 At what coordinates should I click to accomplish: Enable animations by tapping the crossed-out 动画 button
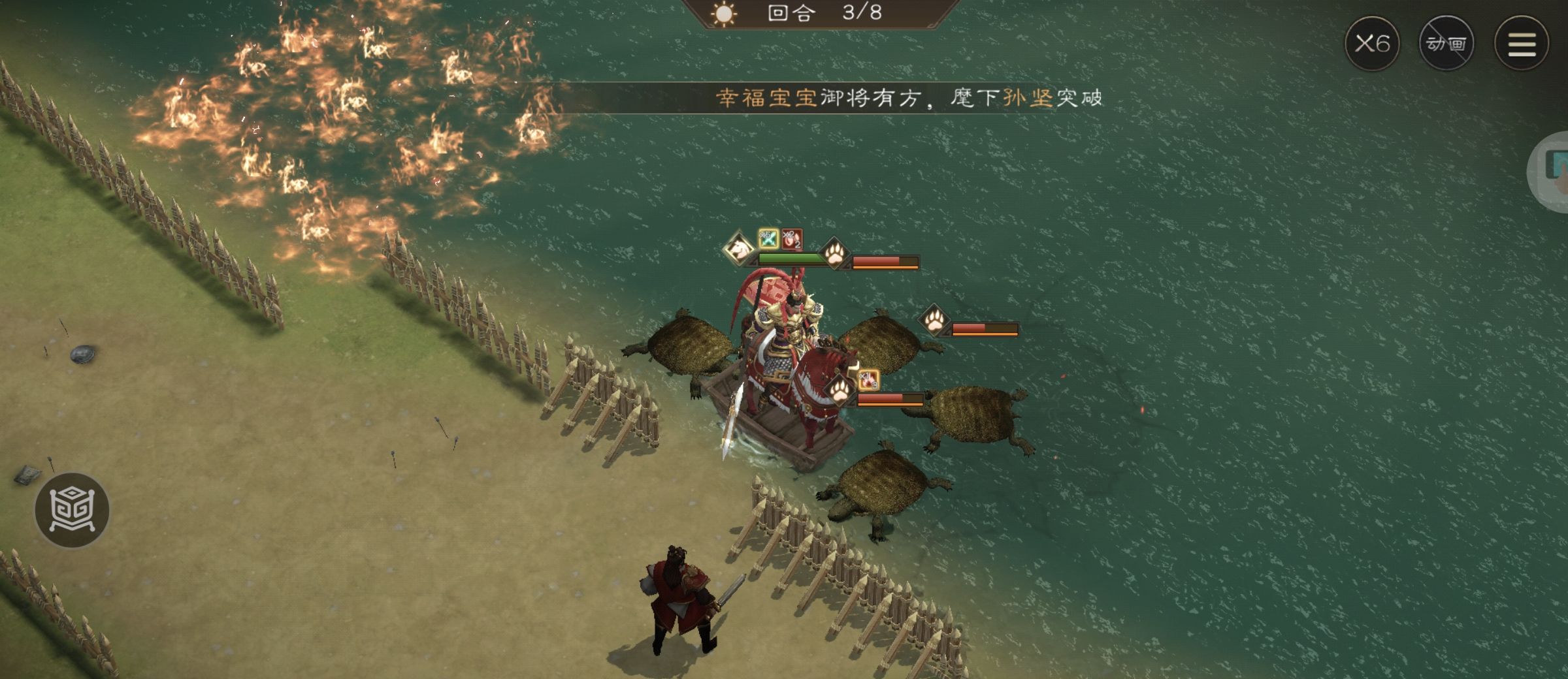pyautogui.click(x=1446, y=44)
